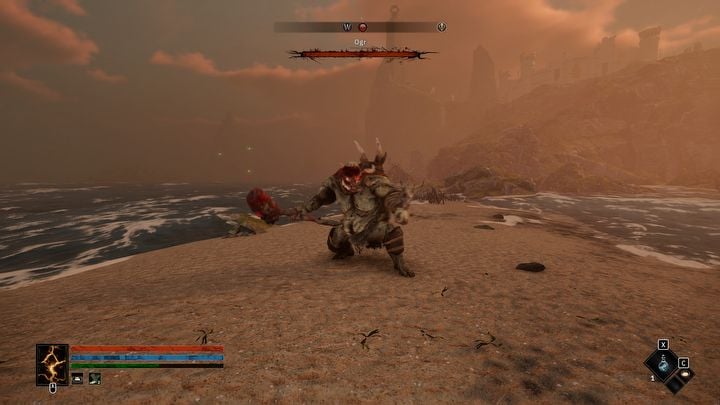Select the small glowing orb quick slot

click(685, 375)
